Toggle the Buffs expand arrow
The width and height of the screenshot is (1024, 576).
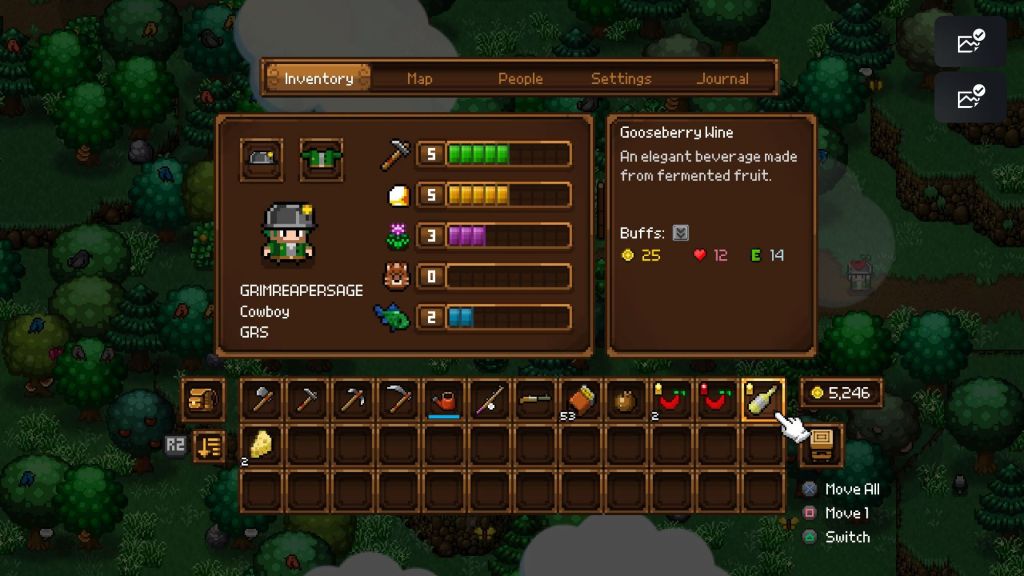[680, 233]
